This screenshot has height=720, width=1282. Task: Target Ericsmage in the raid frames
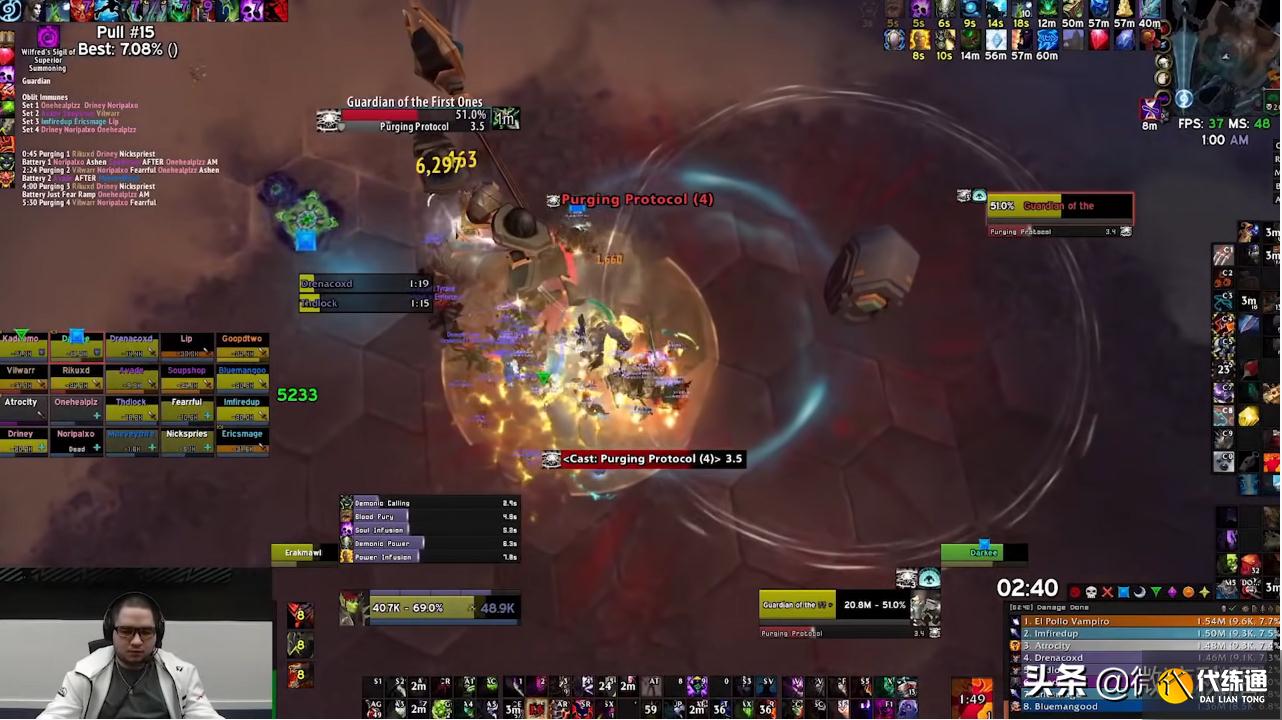tap(242, 441)
